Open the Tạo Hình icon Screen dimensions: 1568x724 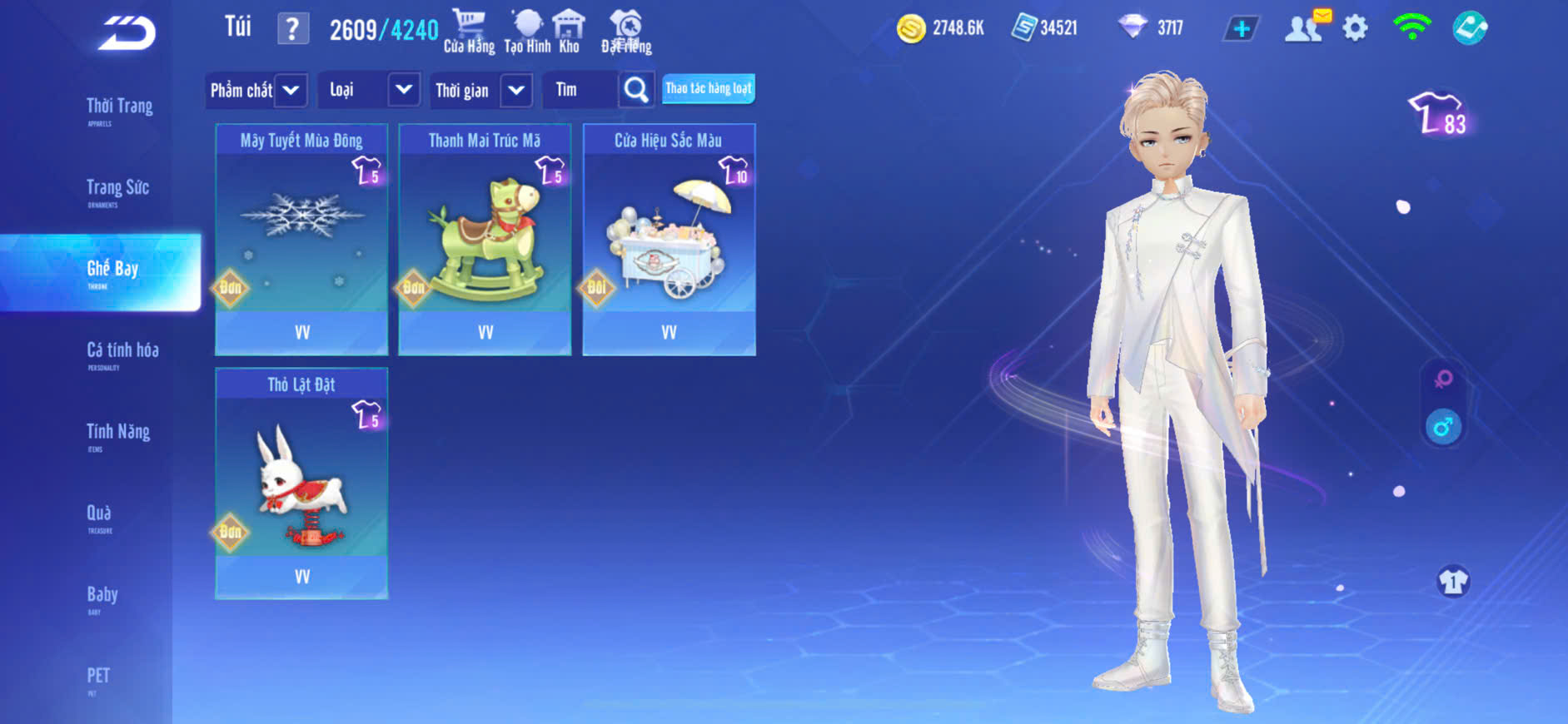(x=527, y=31)
